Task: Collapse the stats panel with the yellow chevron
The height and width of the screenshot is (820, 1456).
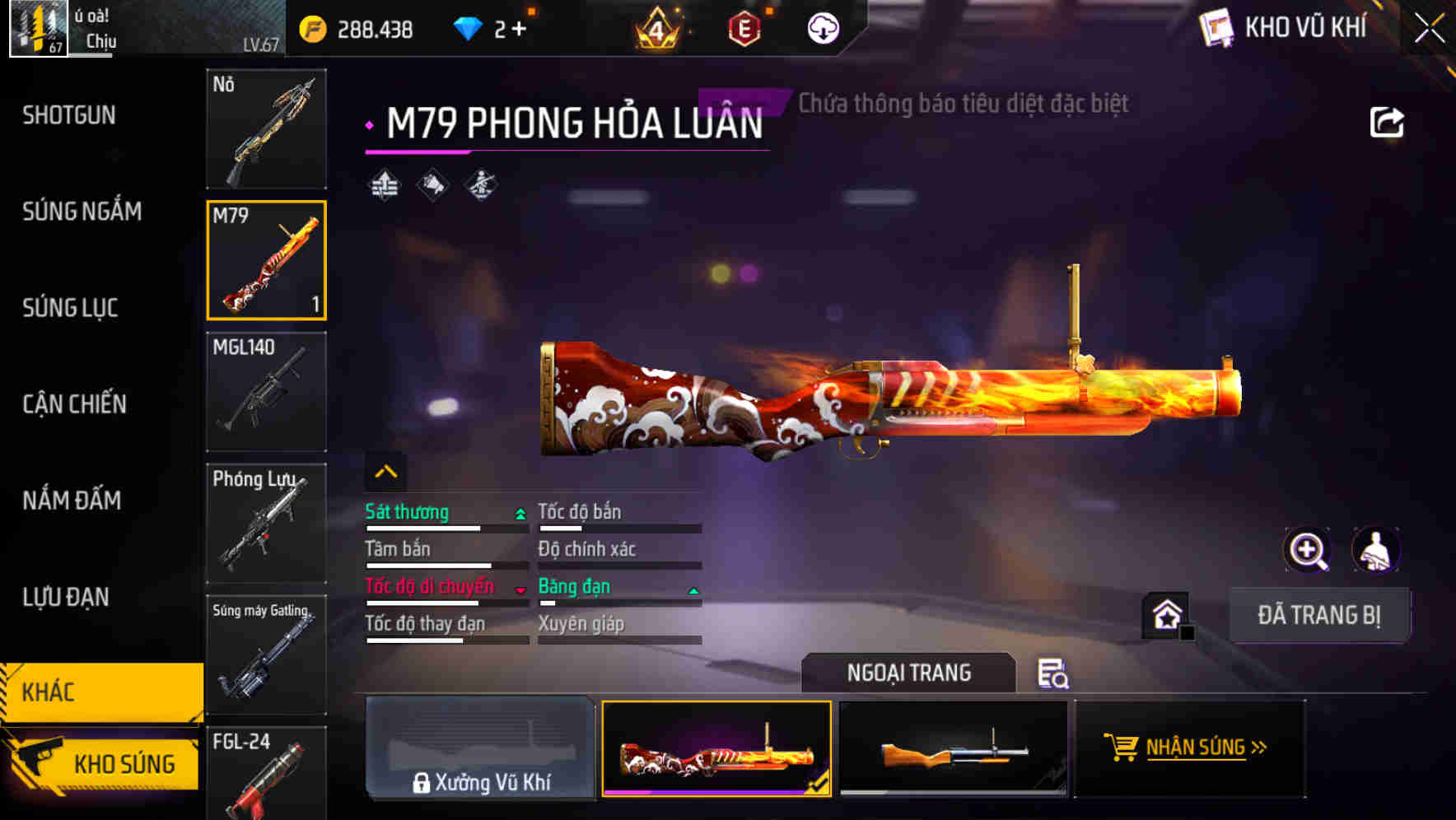Action: [384, 471]
